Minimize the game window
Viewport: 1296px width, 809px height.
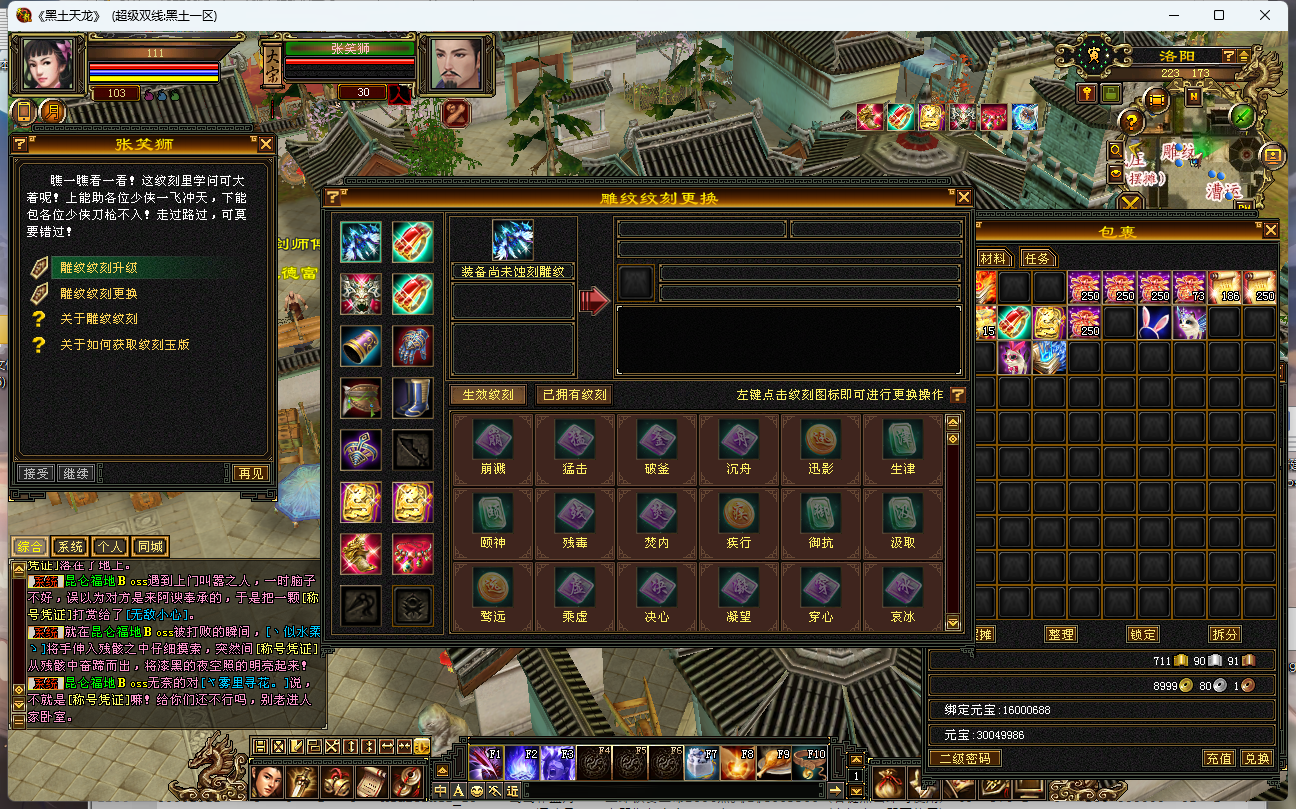pyautogui.click(x=1171, y=15)
